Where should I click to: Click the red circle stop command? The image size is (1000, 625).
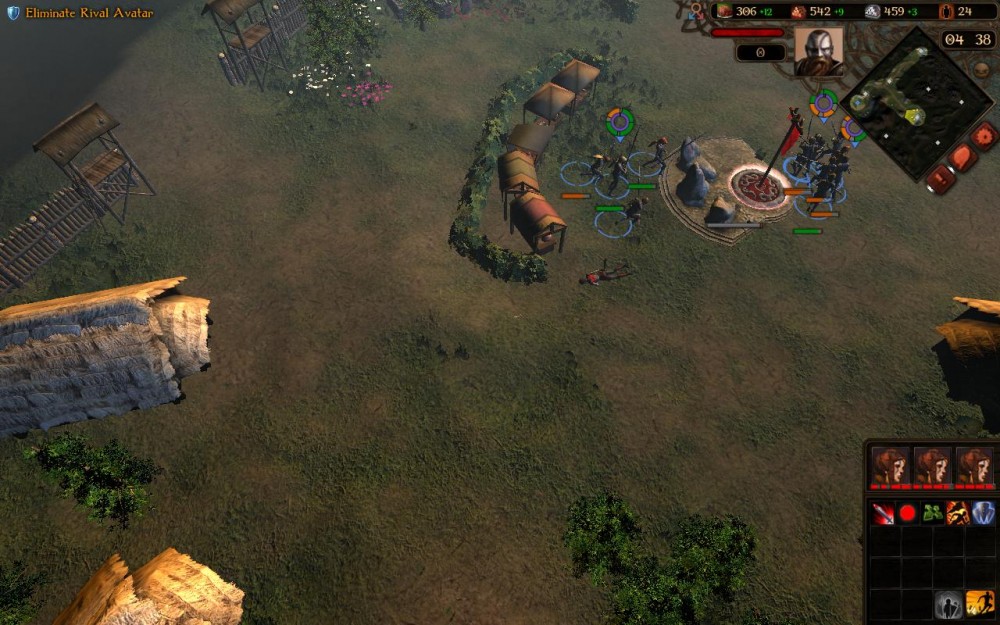coord(907,514)
